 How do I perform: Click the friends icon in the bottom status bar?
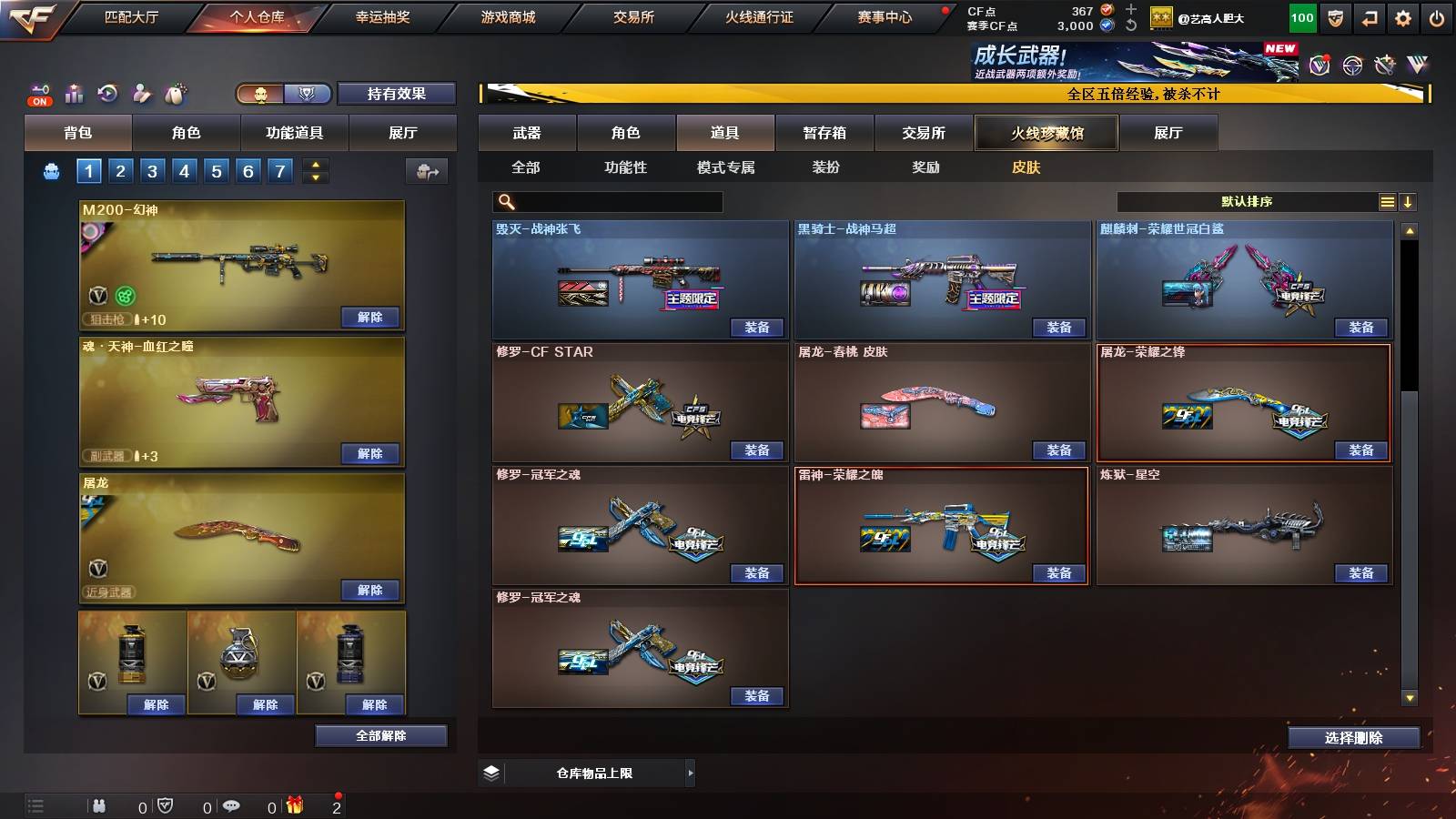click(x=99, y=805)
